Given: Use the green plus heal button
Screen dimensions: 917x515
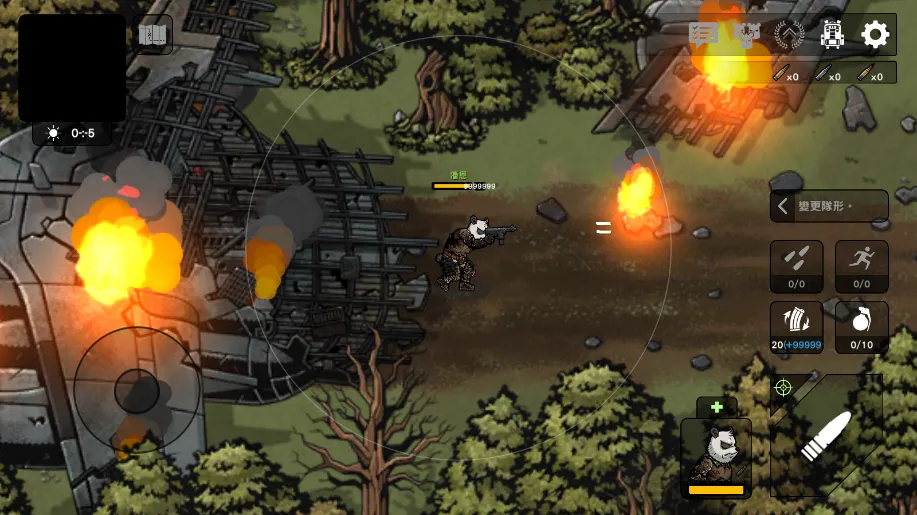Looking at the screenshot, I should (x=716, y=407).
